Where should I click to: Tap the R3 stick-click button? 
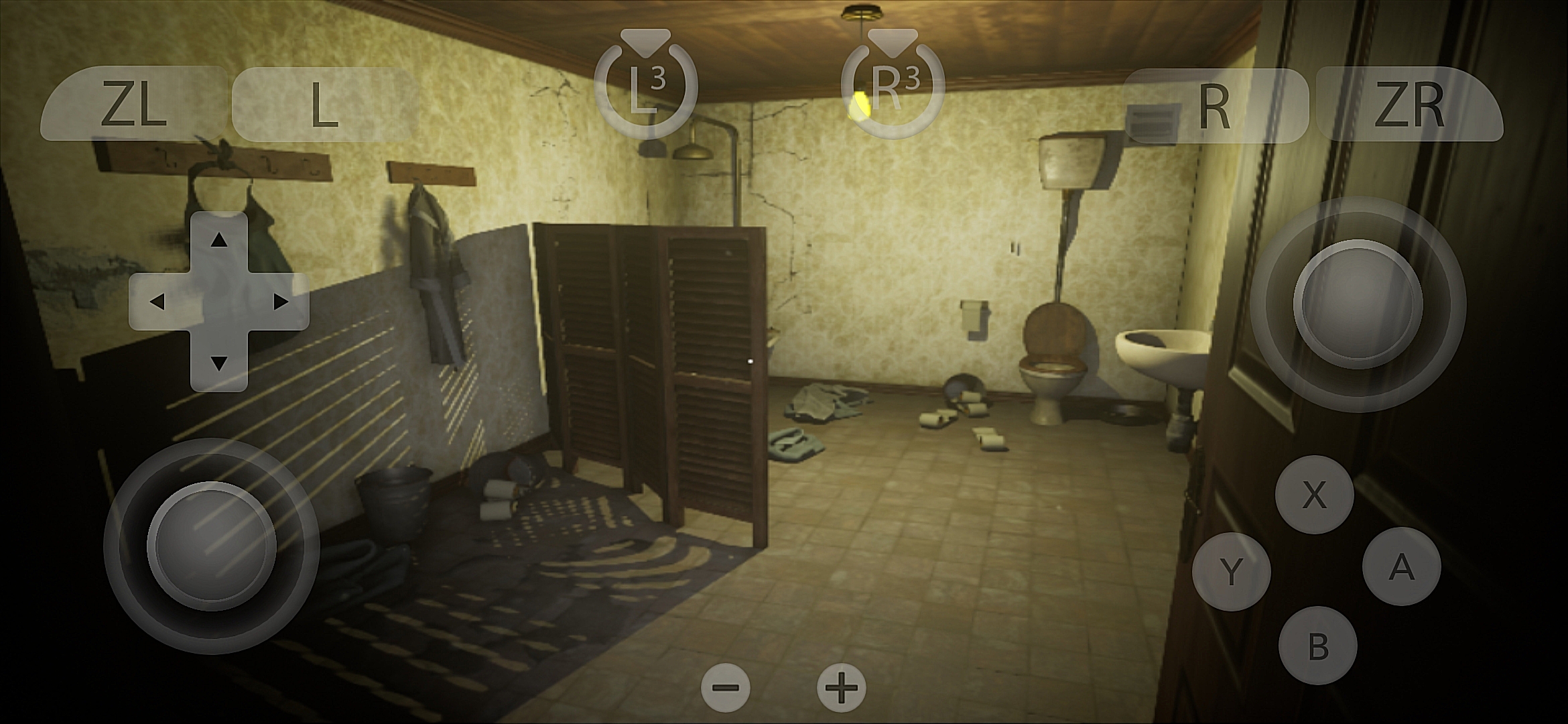[x=893, y=87]
